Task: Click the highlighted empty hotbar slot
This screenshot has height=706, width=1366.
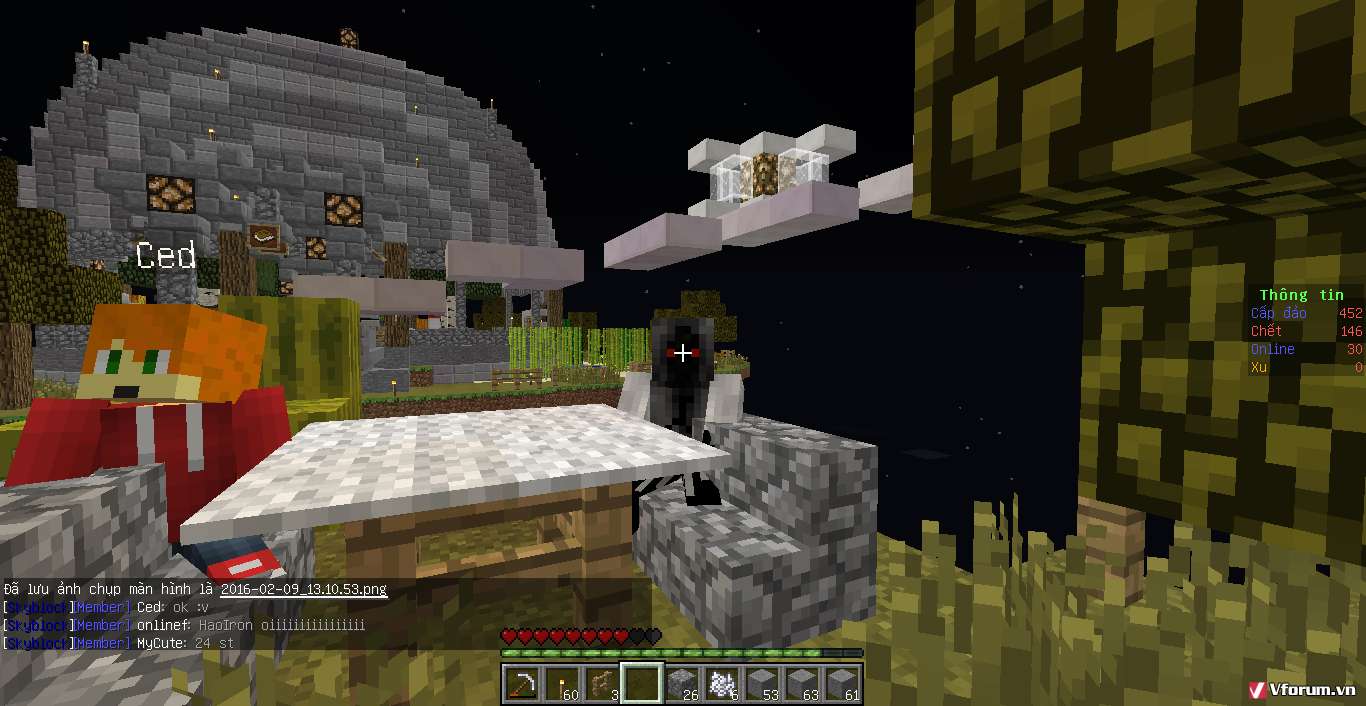Action: point(641,684)
